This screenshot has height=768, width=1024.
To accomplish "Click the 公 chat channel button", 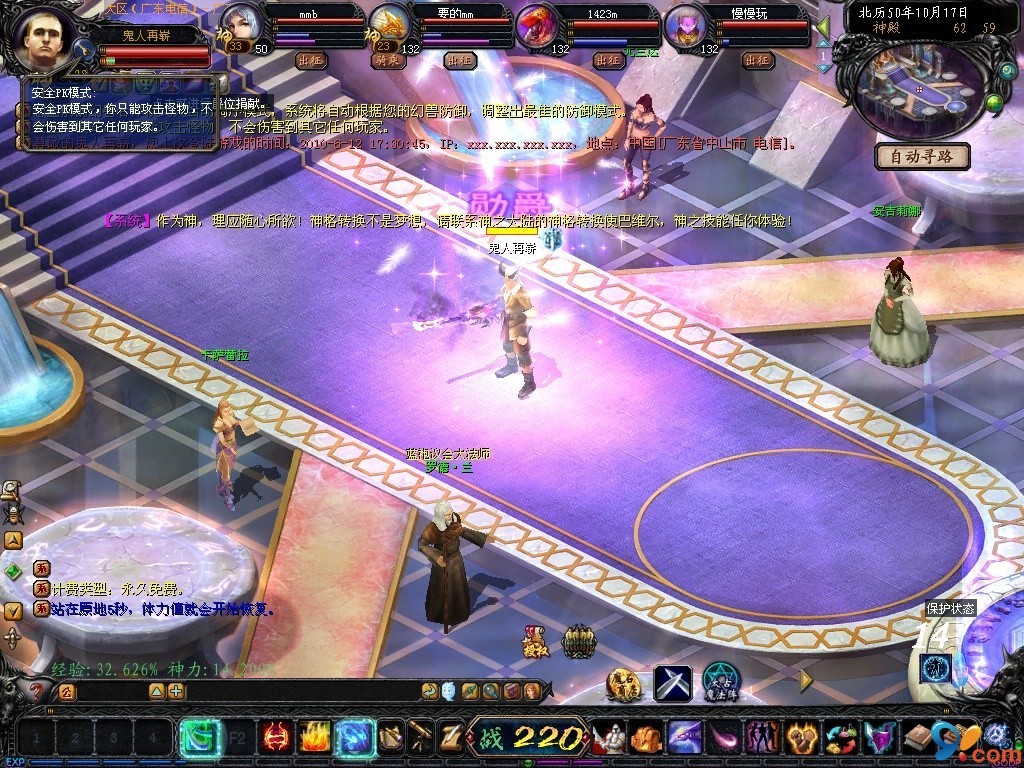I will (x=67, y=691).
